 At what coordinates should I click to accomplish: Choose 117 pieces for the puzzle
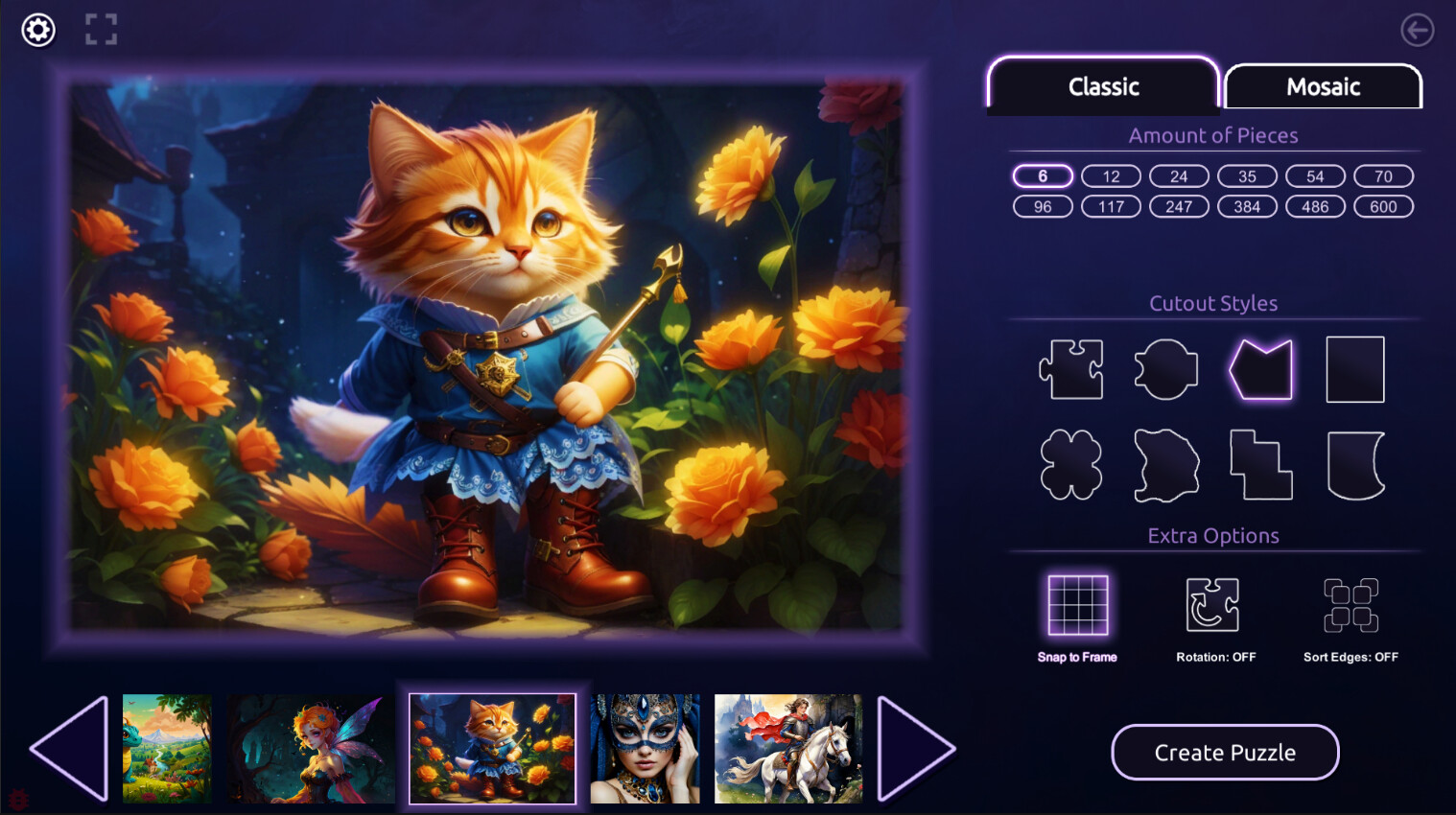click(1110, 206)
